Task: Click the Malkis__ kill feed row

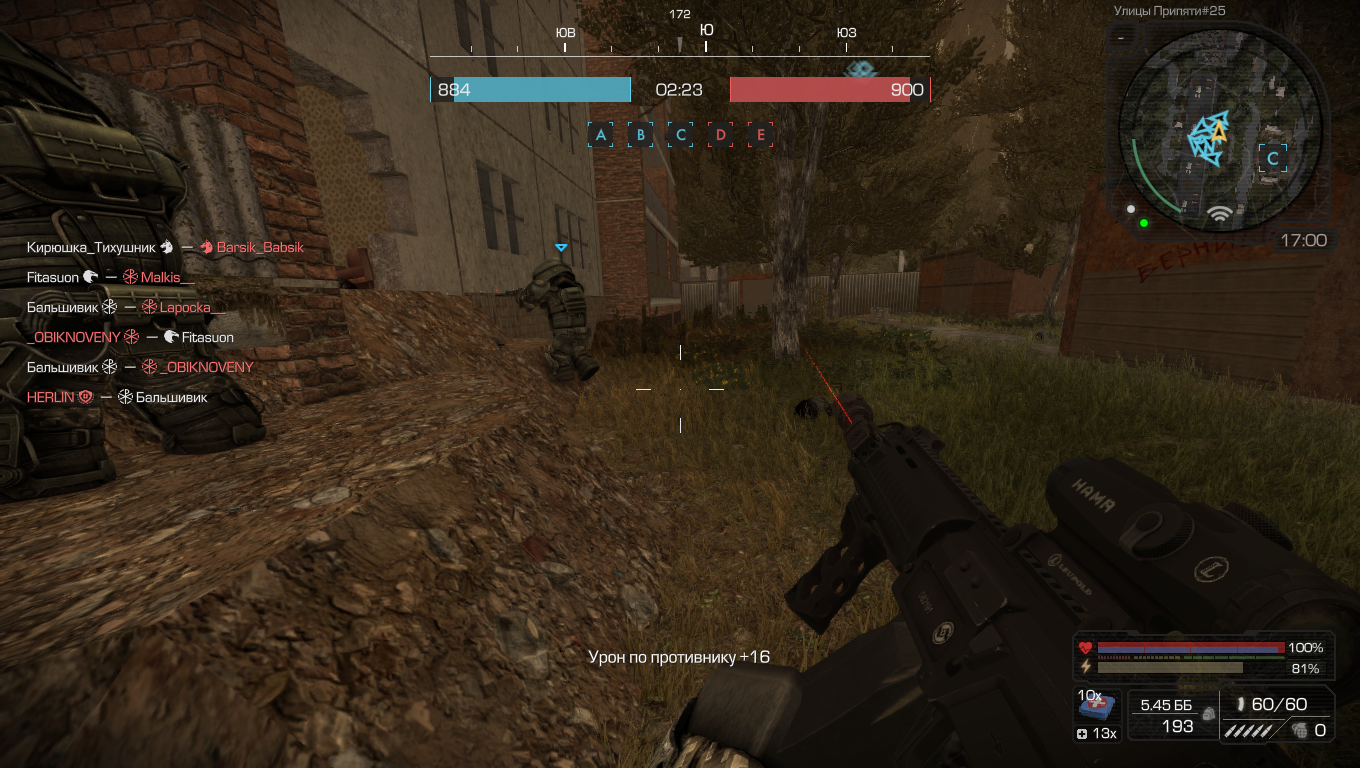Action: [x=111, y=277]
